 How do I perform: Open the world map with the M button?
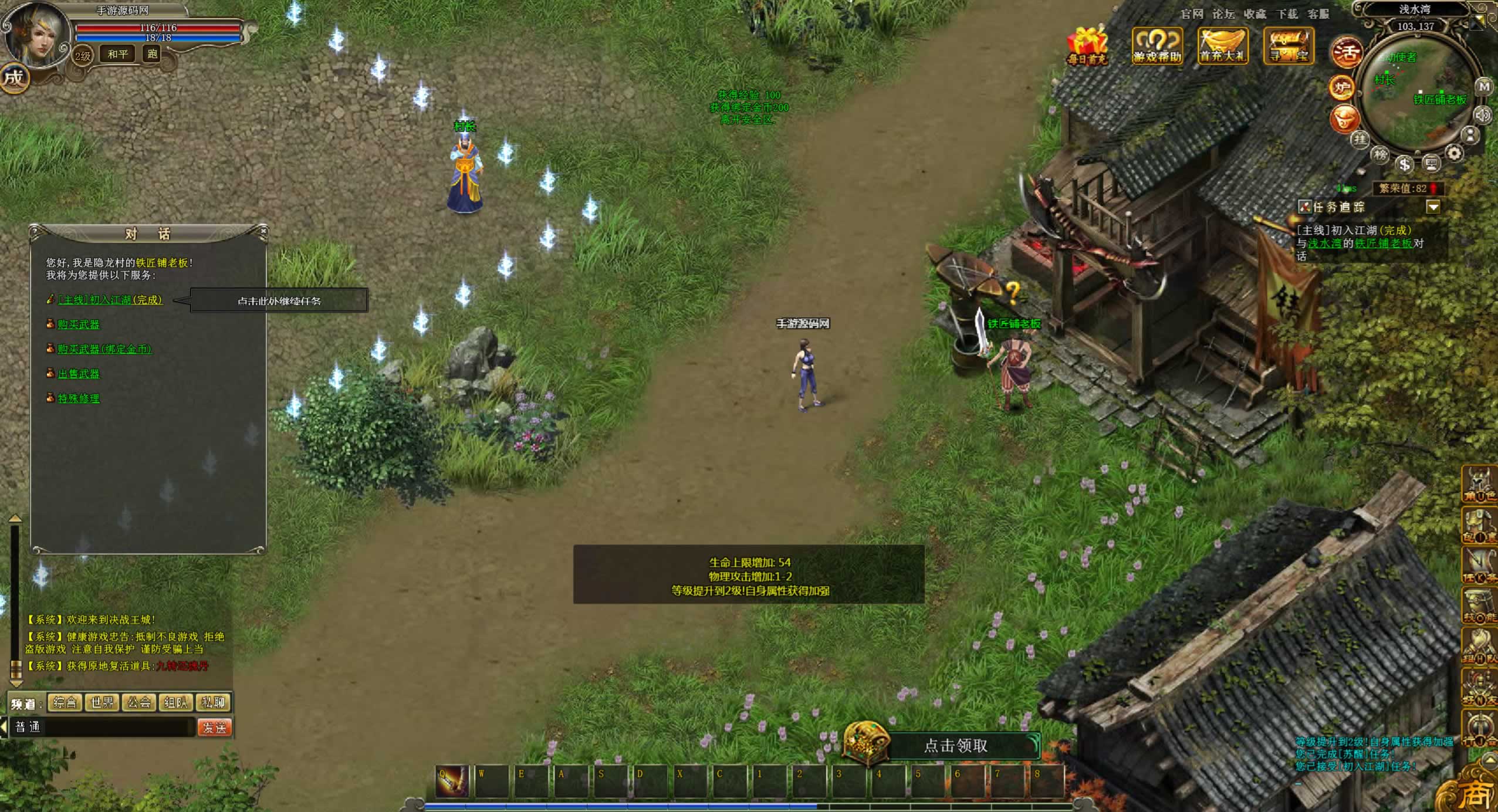pos(1484,87)
